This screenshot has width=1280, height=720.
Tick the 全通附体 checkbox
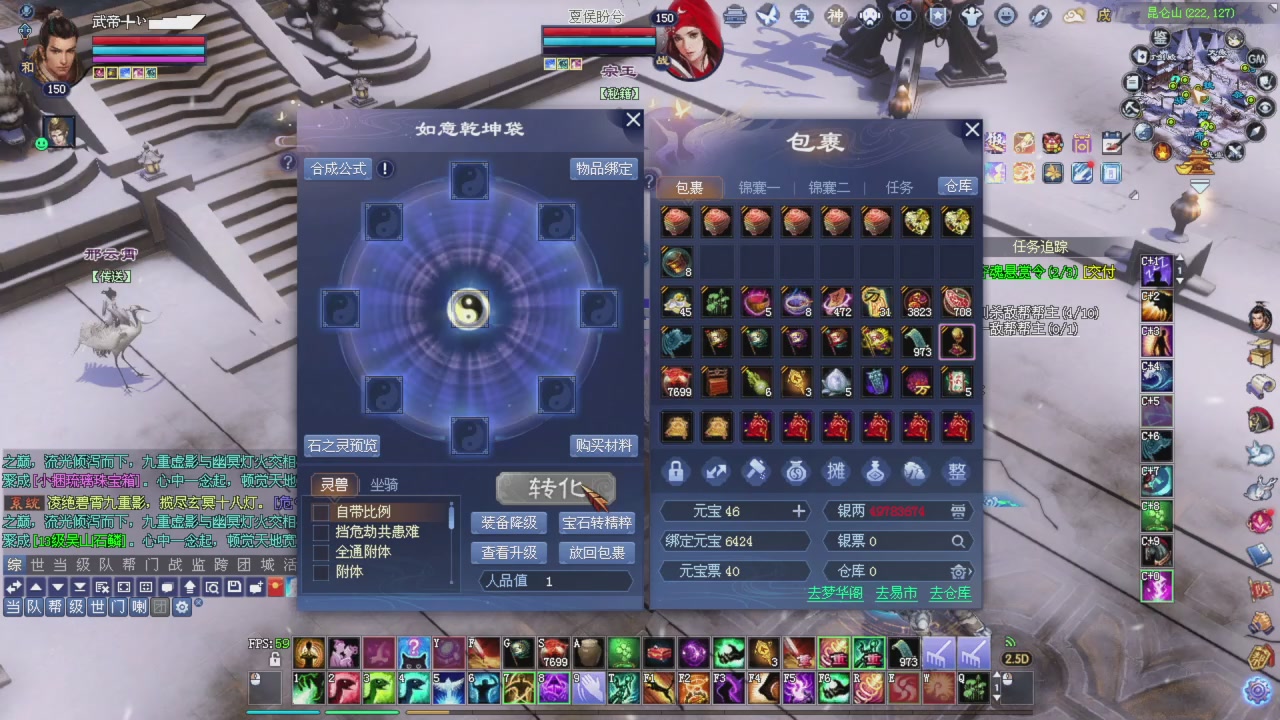(x=321, y=550)
